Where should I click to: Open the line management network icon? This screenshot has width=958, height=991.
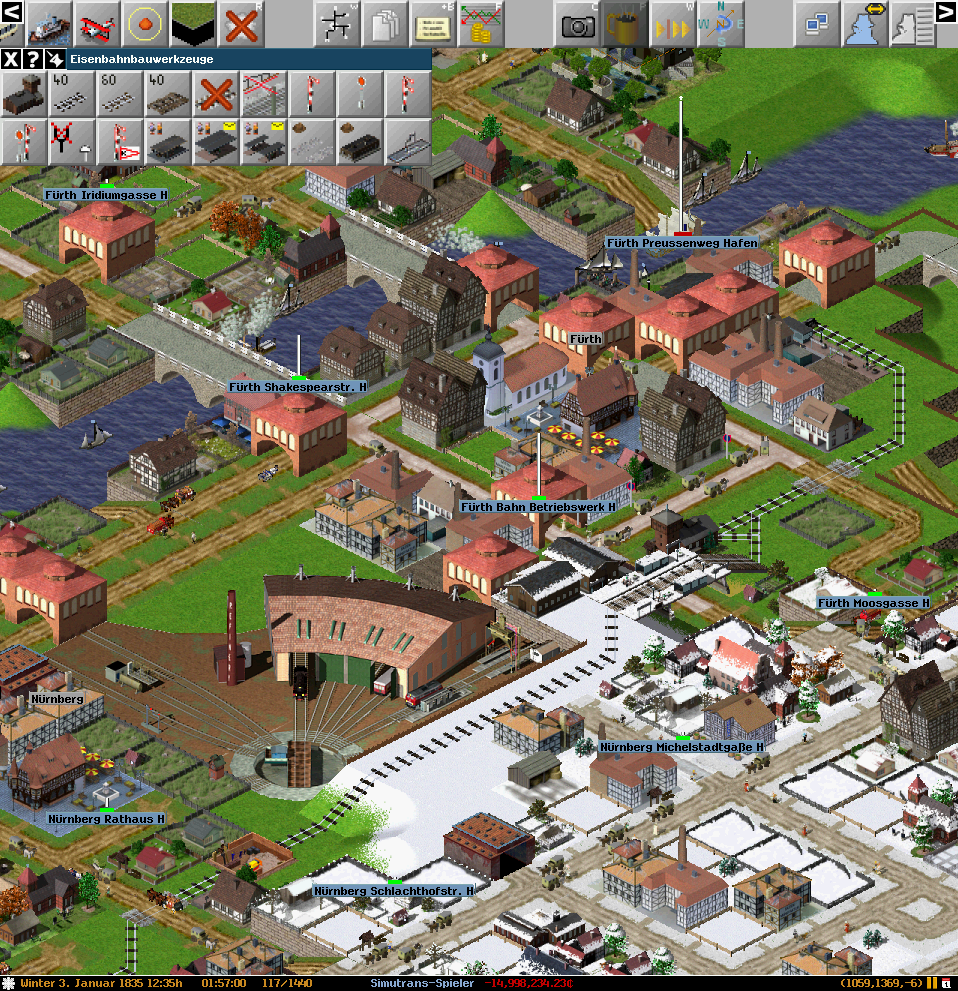[338, 22]
